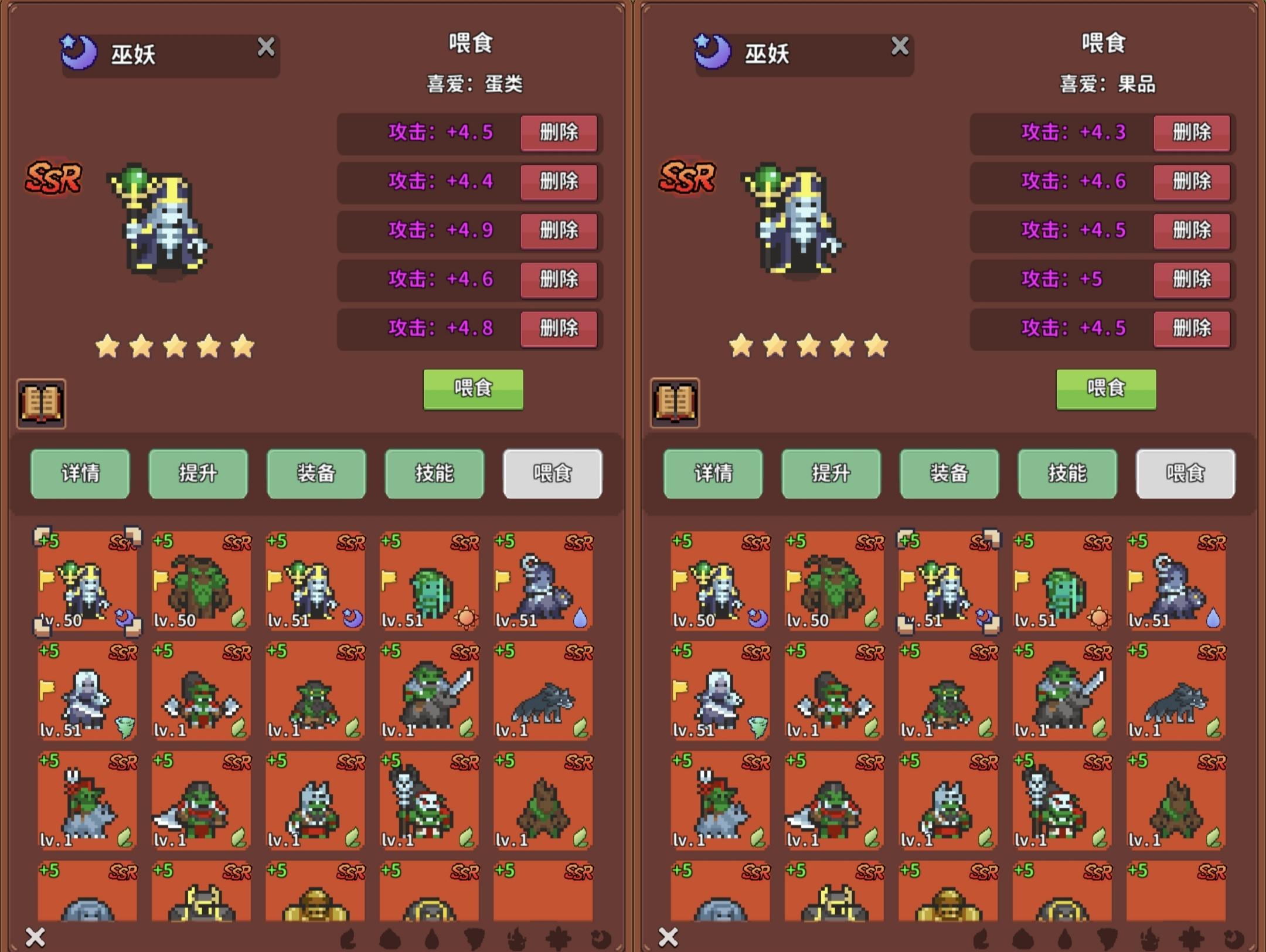Delete the 攻击 +5 stat on the right panel
Viewport: 1266px width, 952px height.
1192,280
